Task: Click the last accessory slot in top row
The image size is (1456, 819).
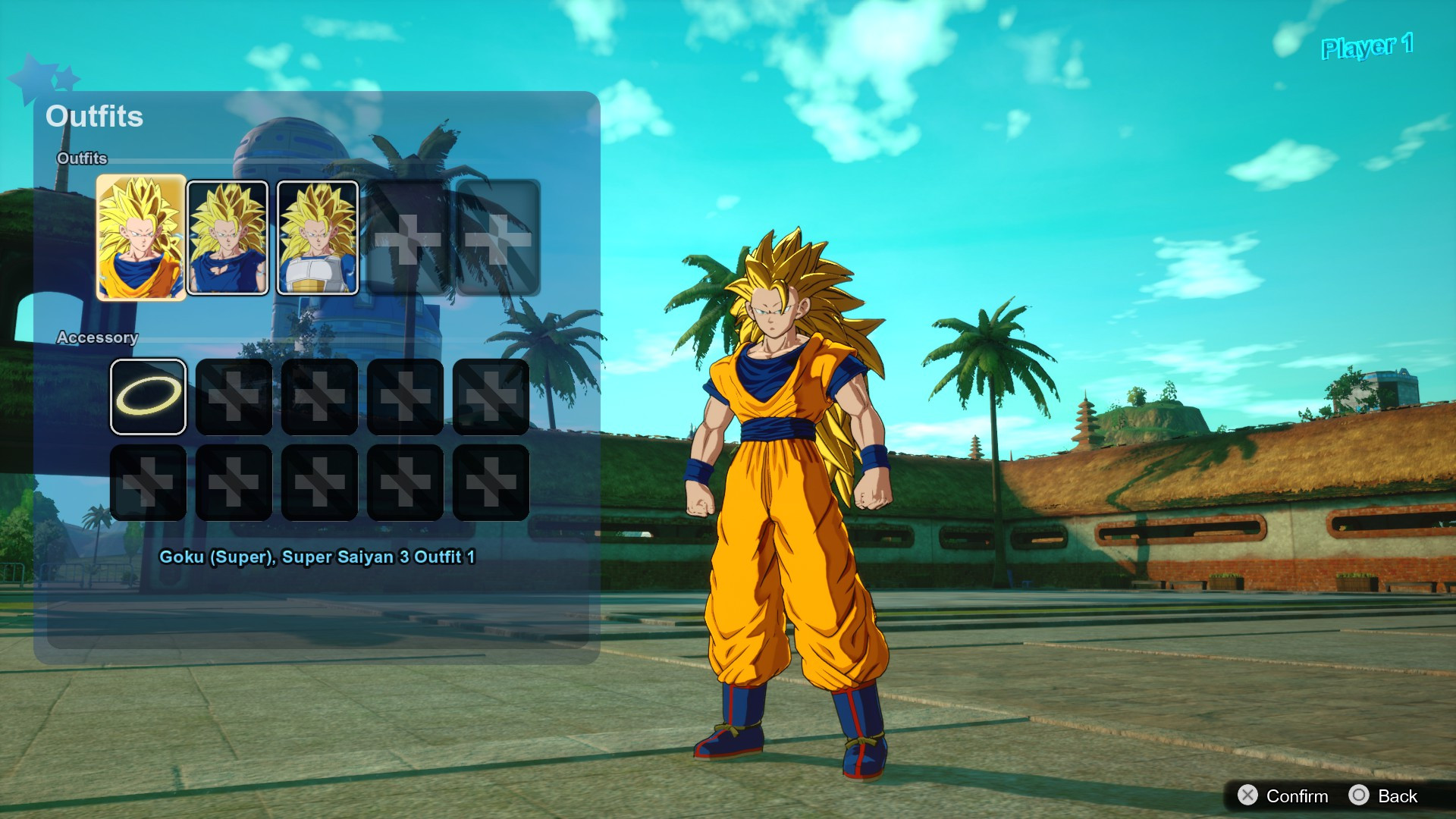Action: tap(489, 394)
